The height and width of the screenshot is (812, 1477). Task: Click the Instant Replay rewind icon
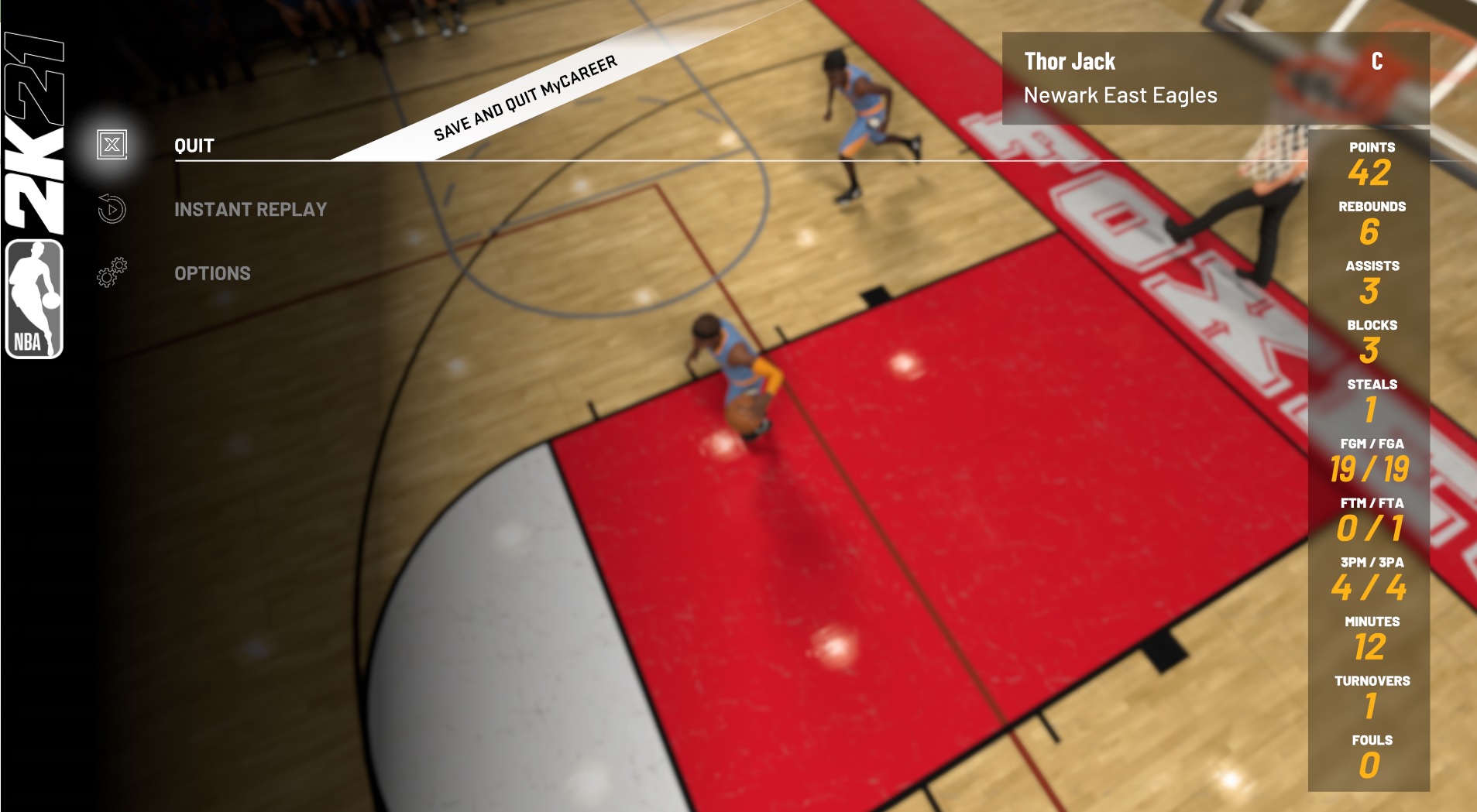[x=111, y=208]
